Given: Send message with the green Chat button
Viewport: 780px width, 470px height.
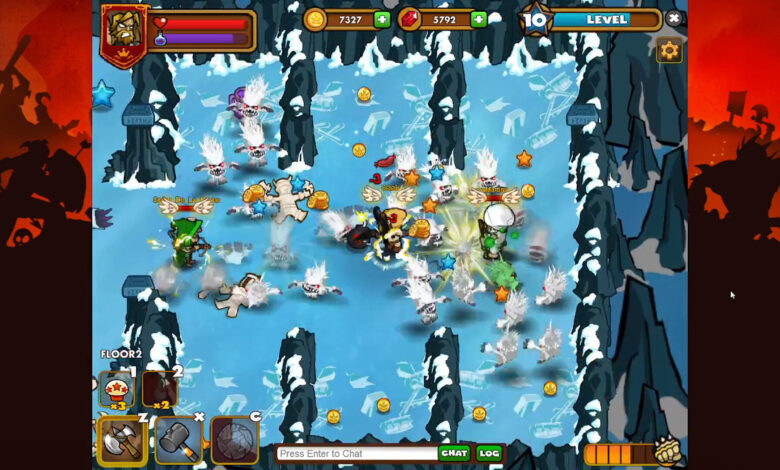Looking at the screenshot, I should 454,453.
